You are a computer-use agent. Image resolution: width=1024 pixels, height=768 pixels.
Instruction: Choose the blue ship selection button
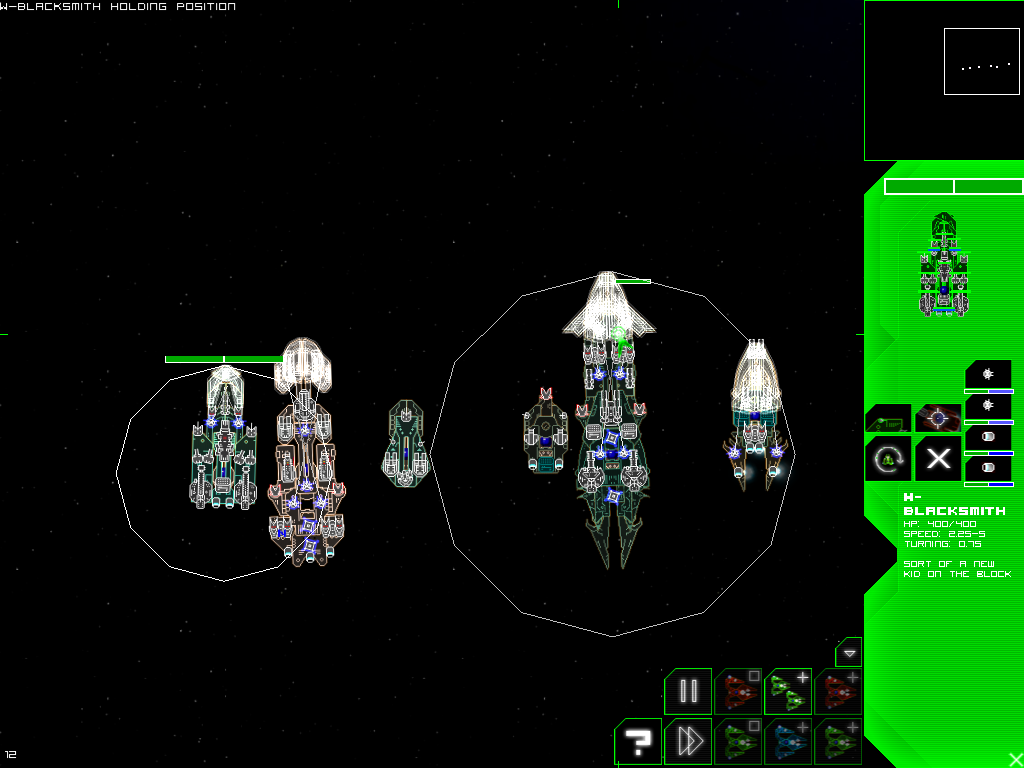click(x=788, y=742)
